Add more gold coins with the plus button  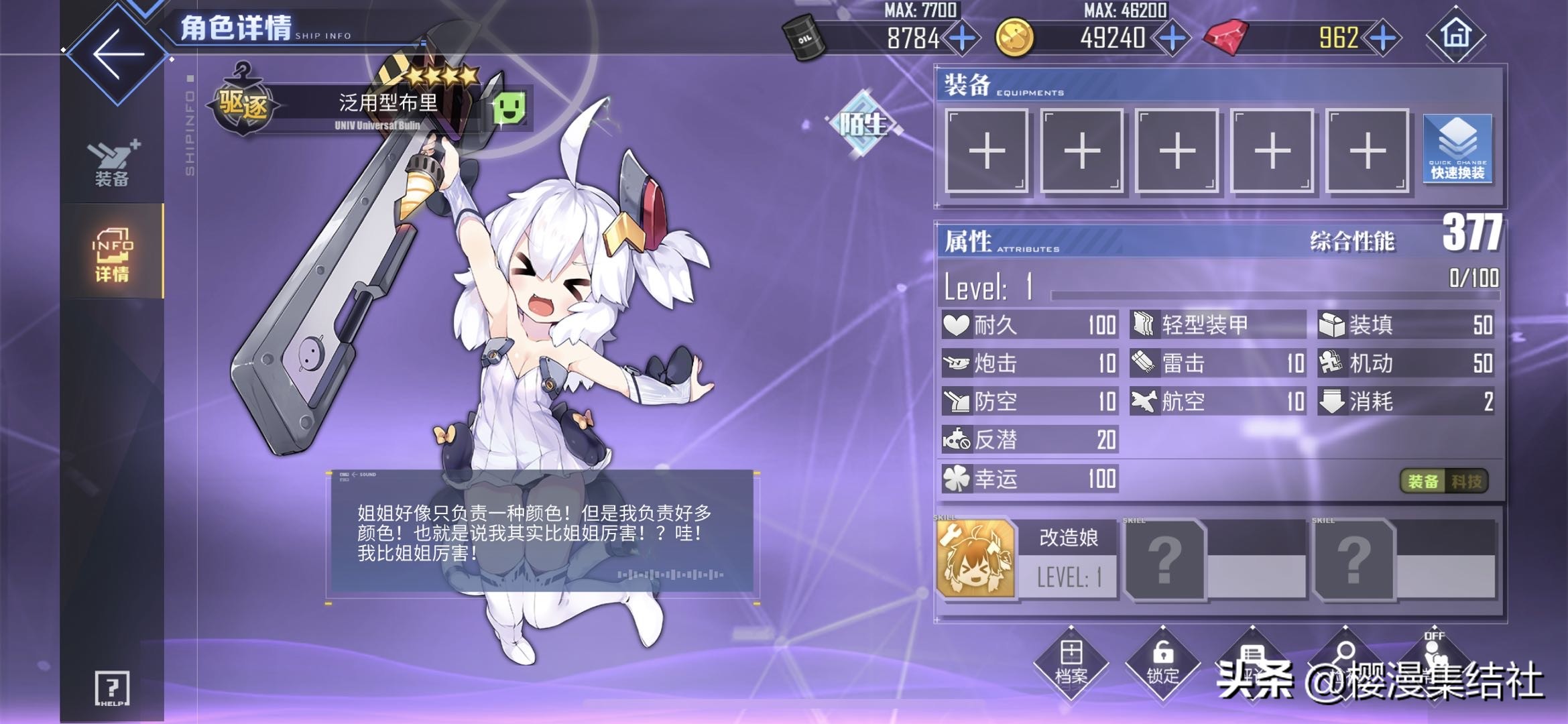[1172, 38]
